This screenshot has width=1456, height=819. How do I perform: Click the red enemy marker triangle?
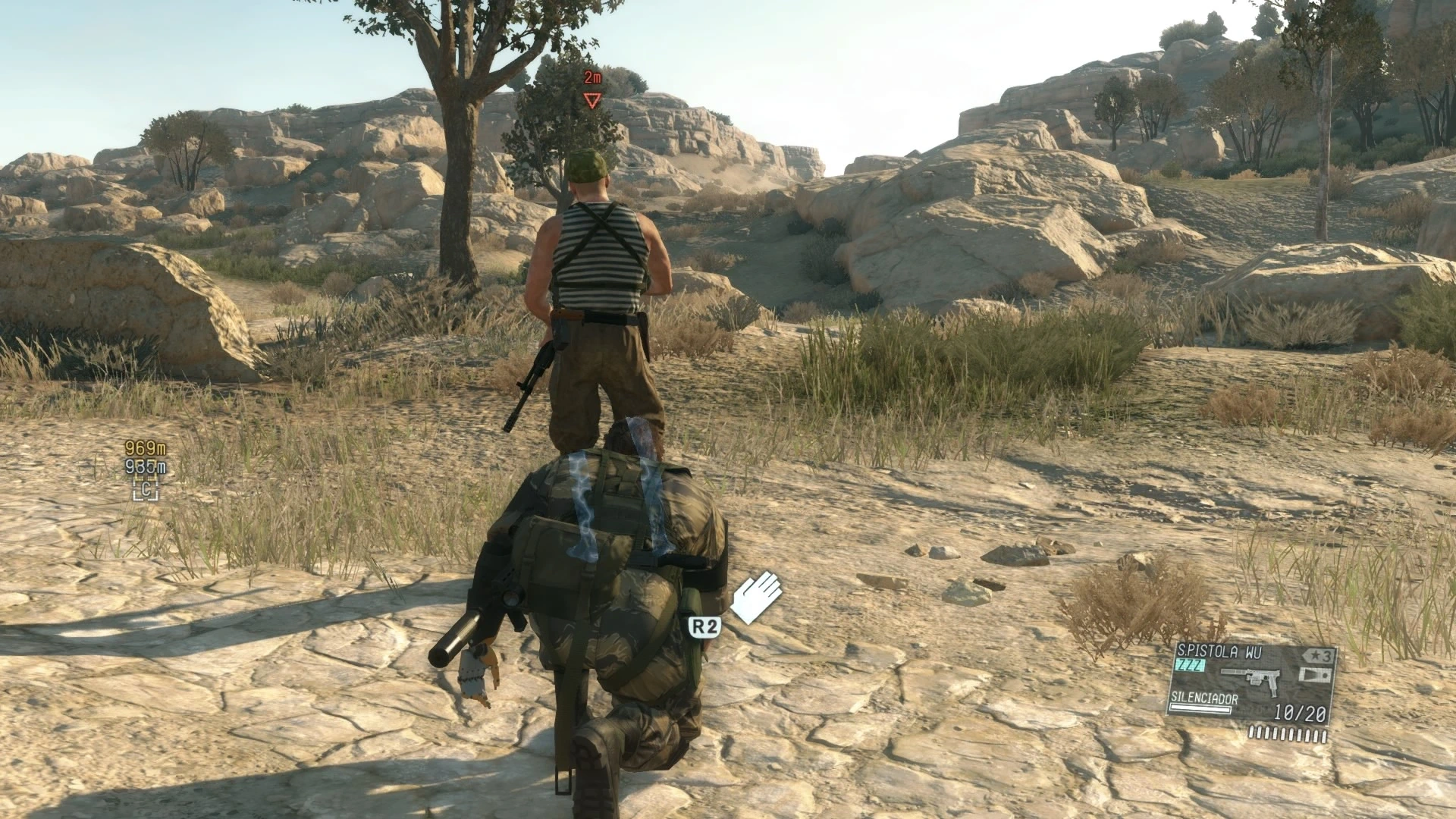(x=591, y=100)
